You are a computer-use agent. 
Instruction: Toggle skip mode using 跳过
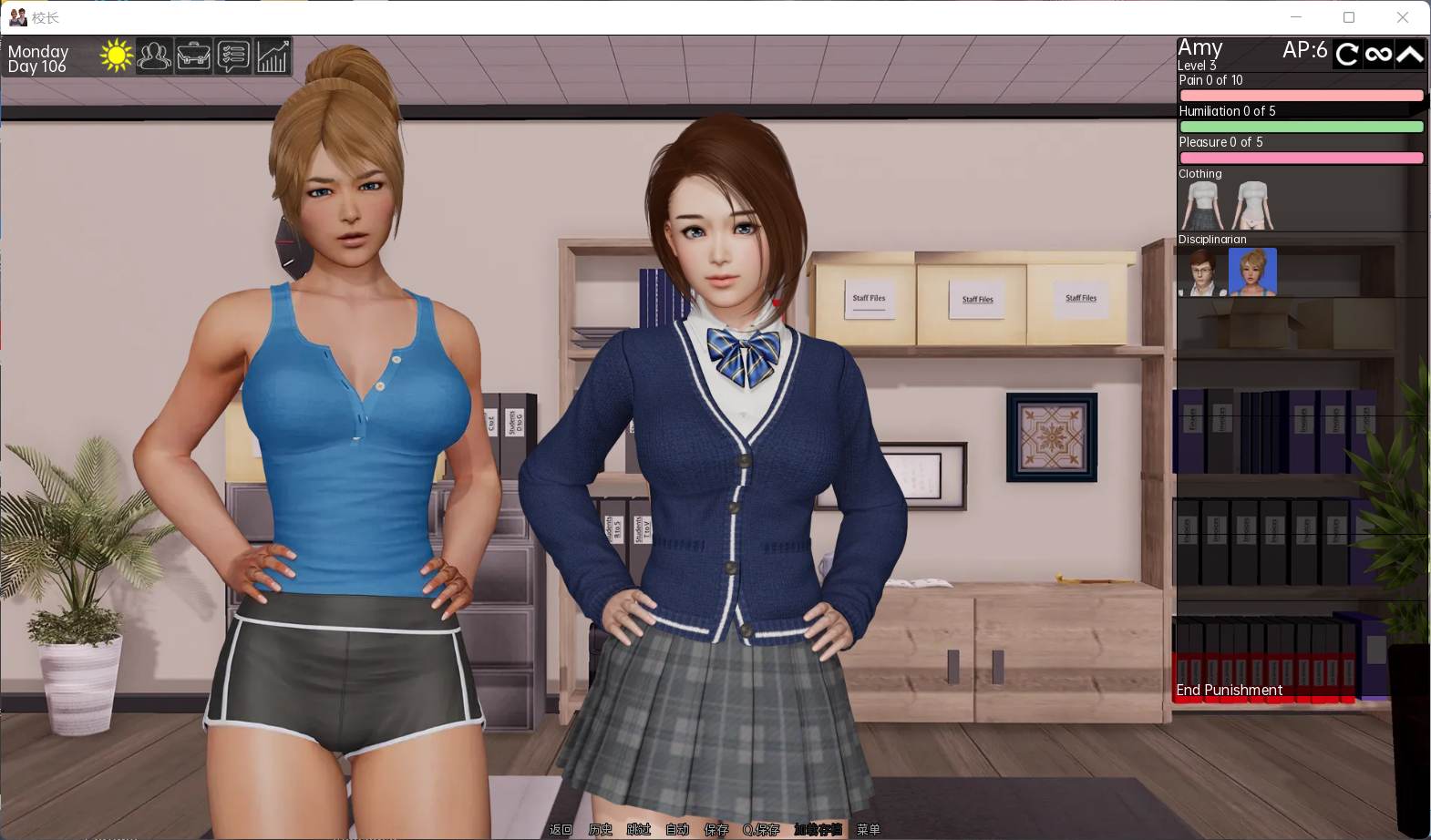point(637,830)
